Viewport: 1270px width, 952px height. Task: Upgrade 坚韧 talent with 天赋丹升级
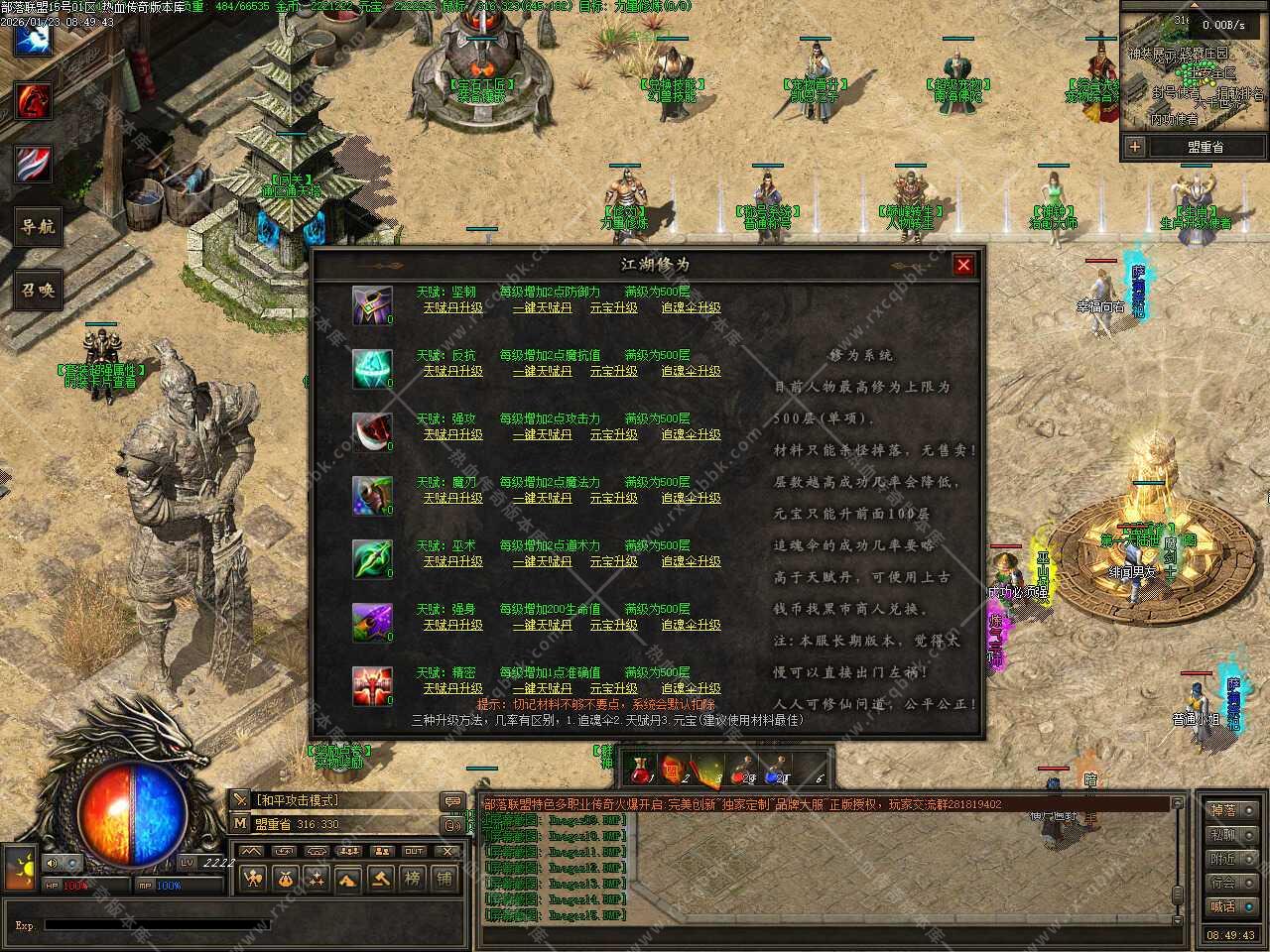coord(452,307)
